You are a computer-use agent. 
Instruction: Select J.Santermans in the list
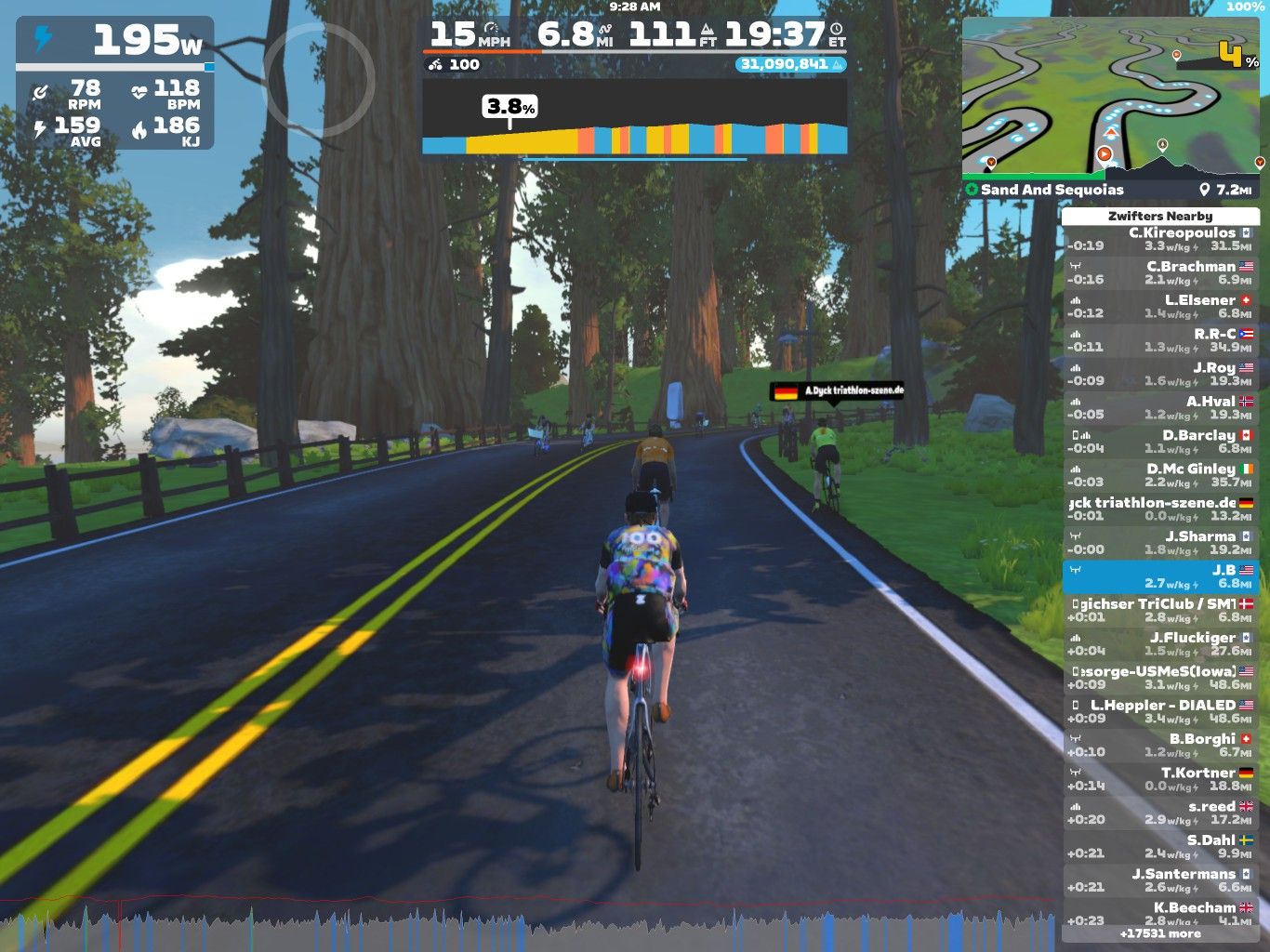[1160, 880]
